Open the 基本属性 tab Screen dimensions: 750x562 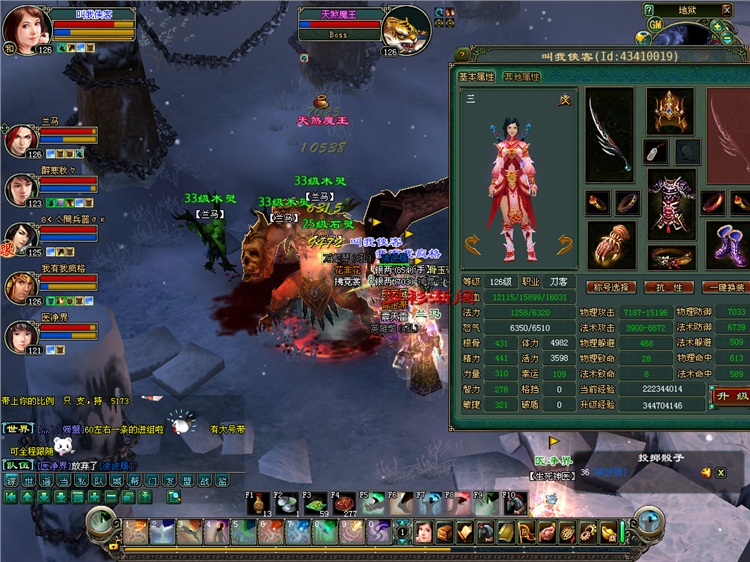tap(477, 76)
